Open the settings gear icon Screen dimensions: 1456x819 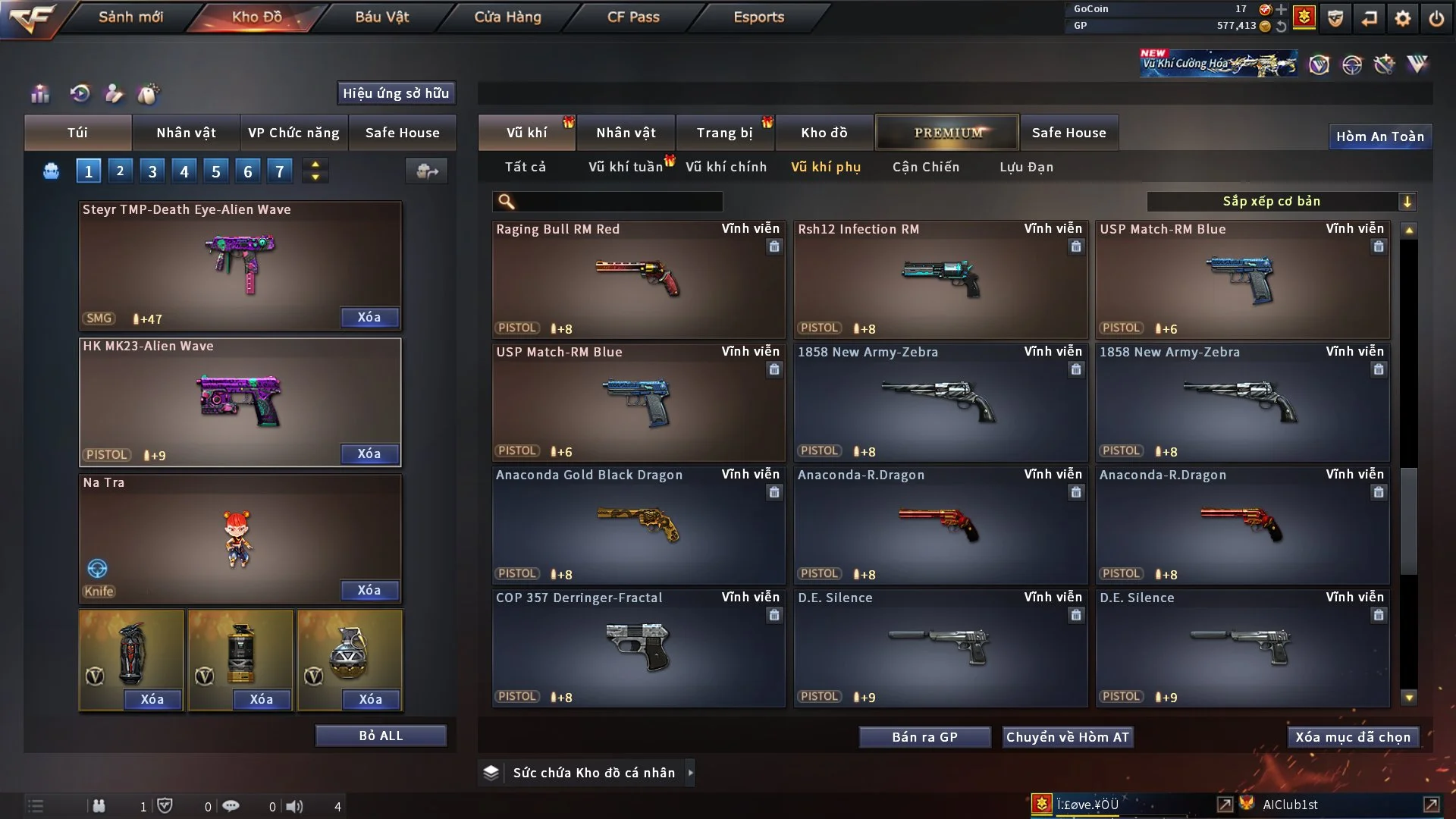point(1402,18)
